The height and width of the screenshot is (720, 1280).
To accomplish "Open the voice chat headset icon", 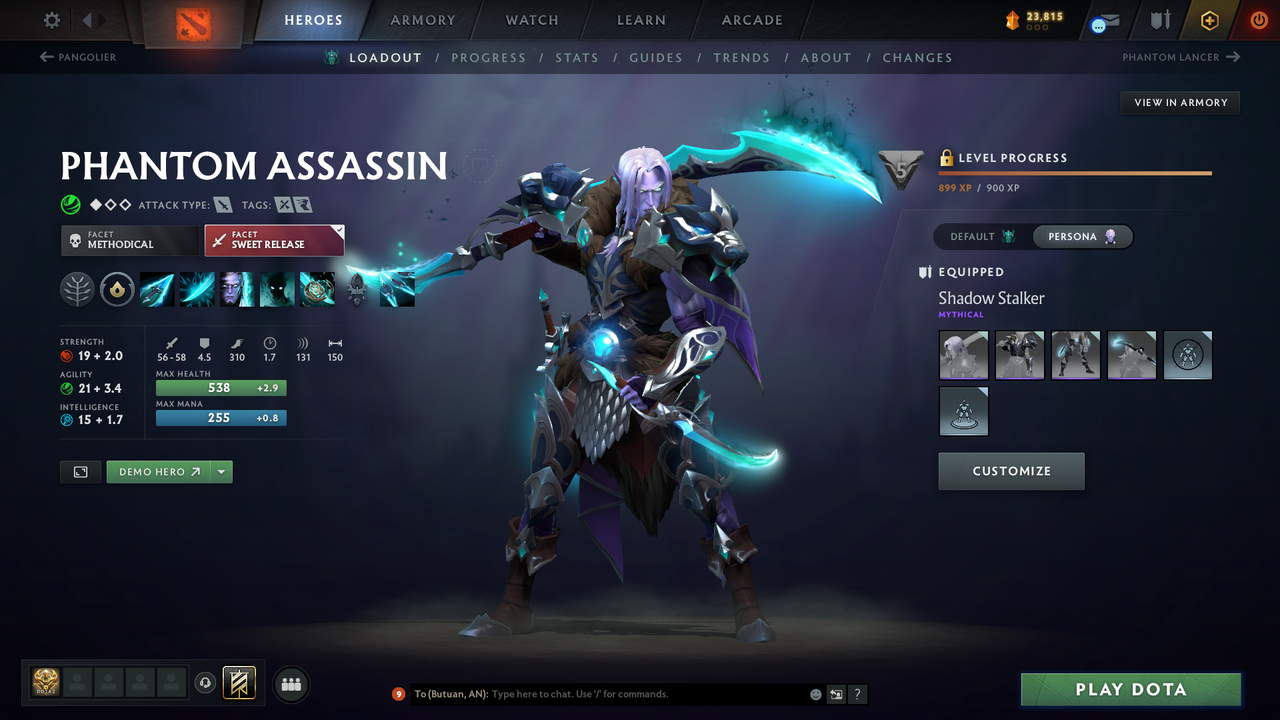I will click(x=207, y=683).
